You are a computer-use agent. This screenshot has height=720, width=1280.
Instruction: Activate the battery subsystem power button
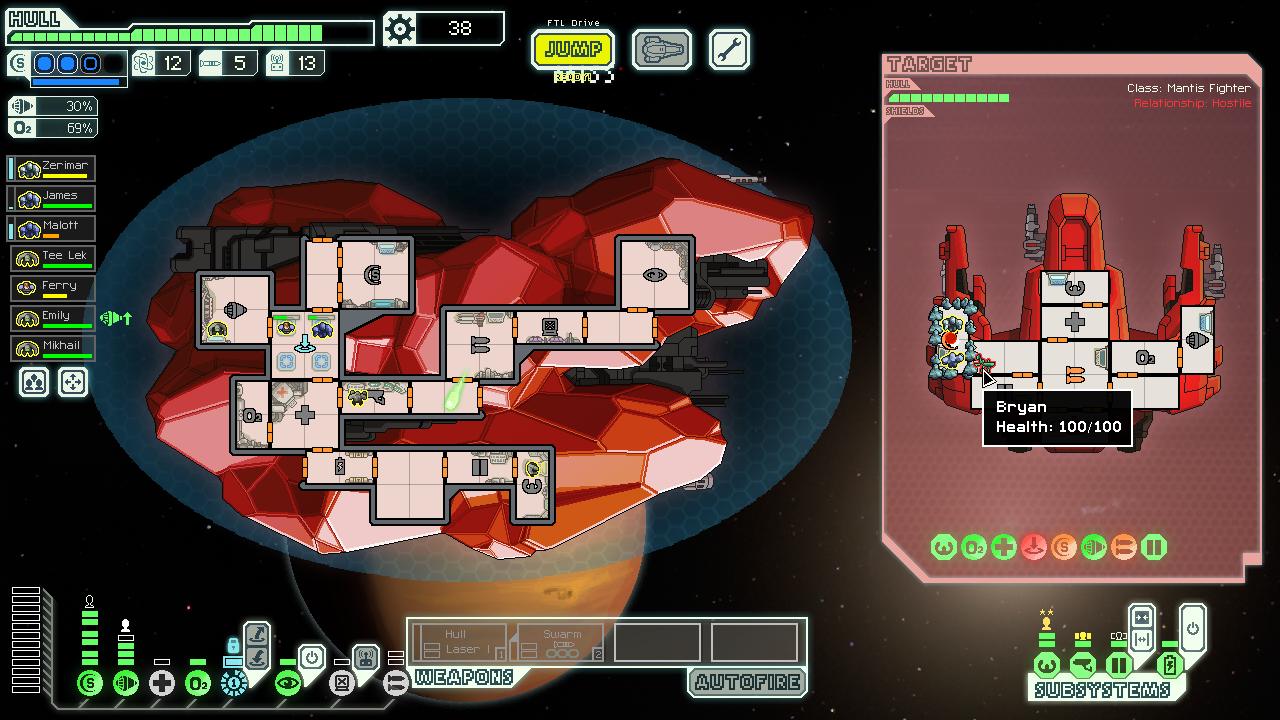click(1192, 626)
